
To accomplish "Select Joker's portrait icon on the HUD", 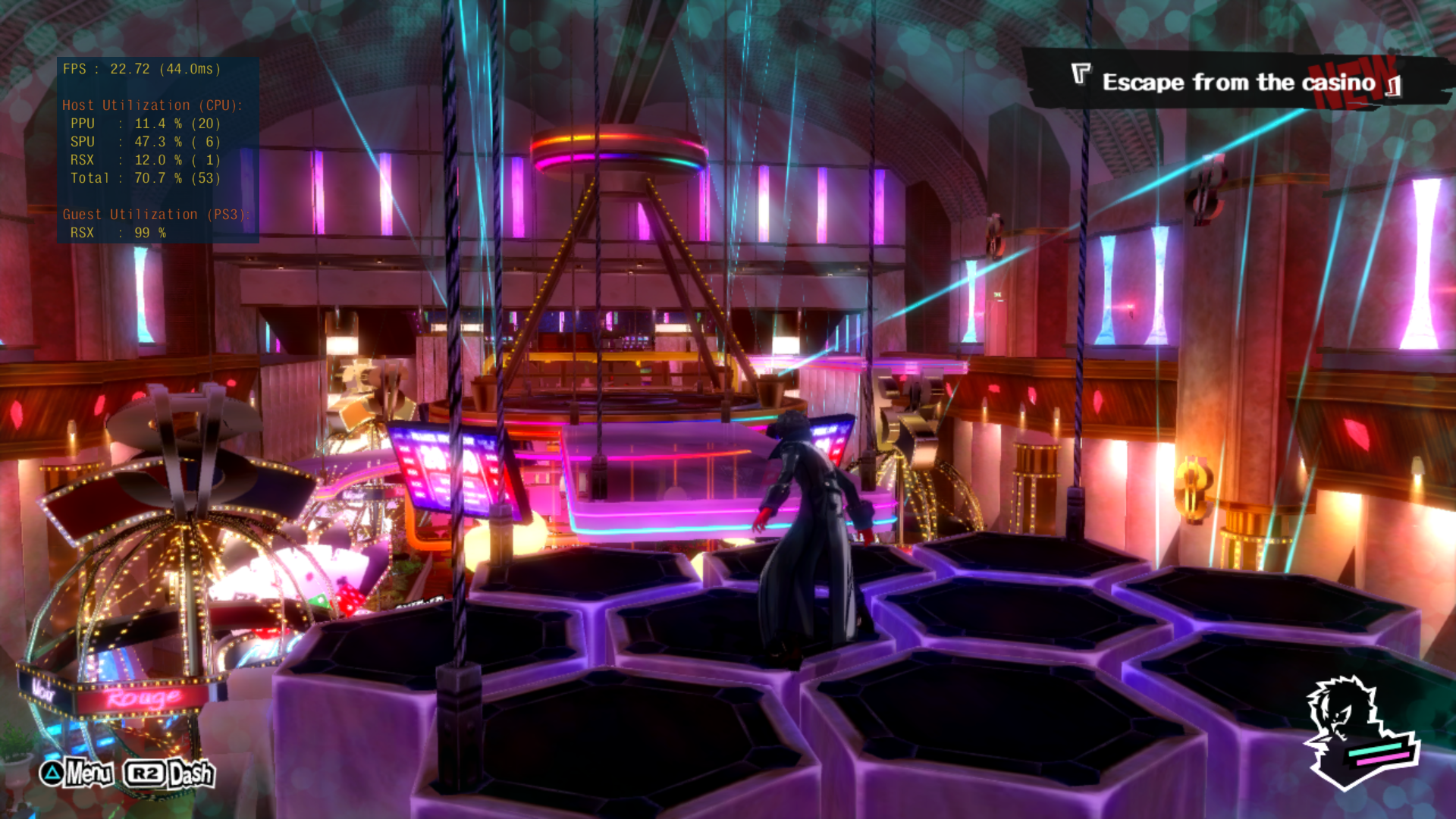I will (1357, 732).
